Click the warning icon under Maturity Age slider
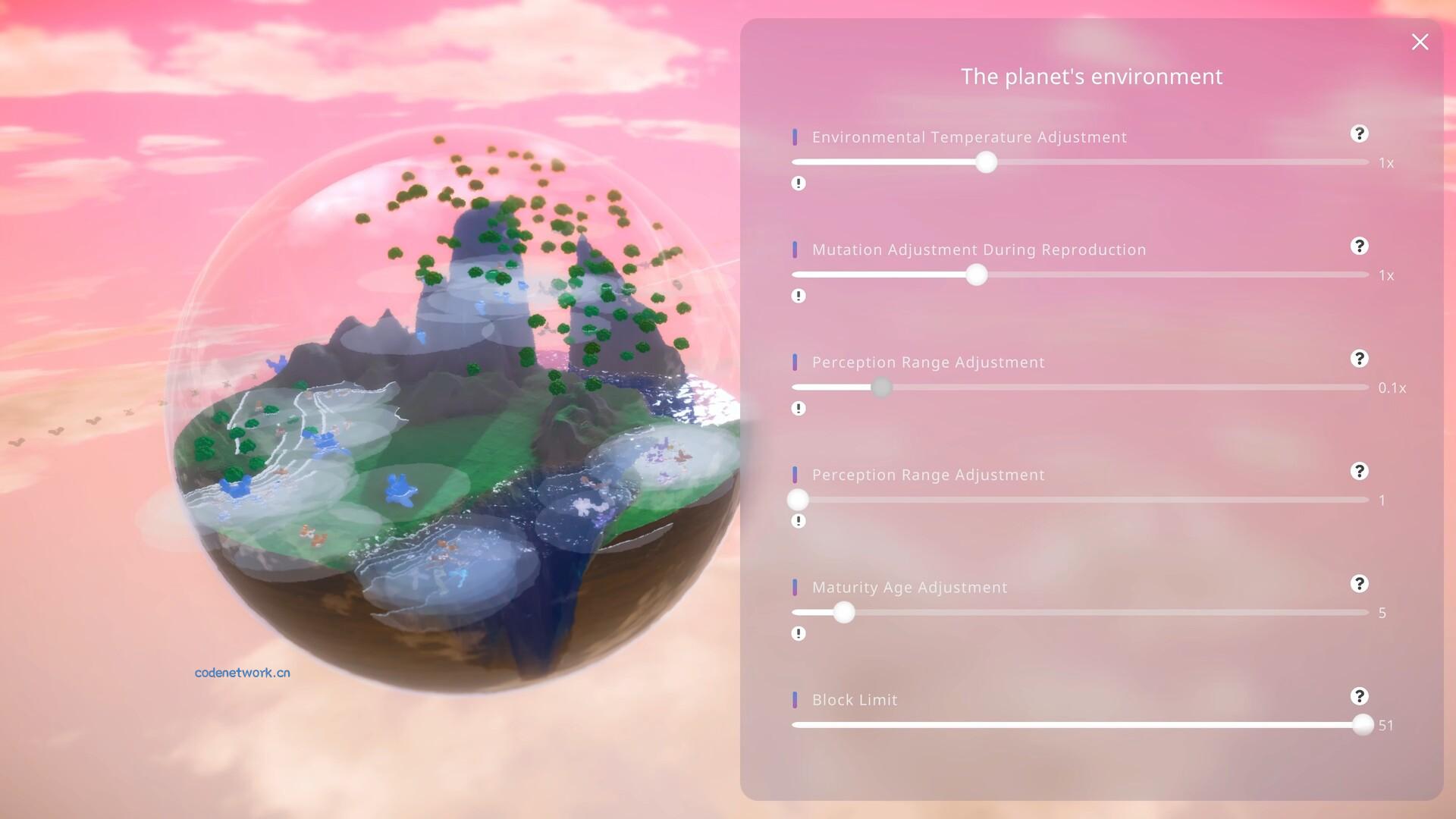The height and width of the screenshot is (819, 1456). (798, 632)
